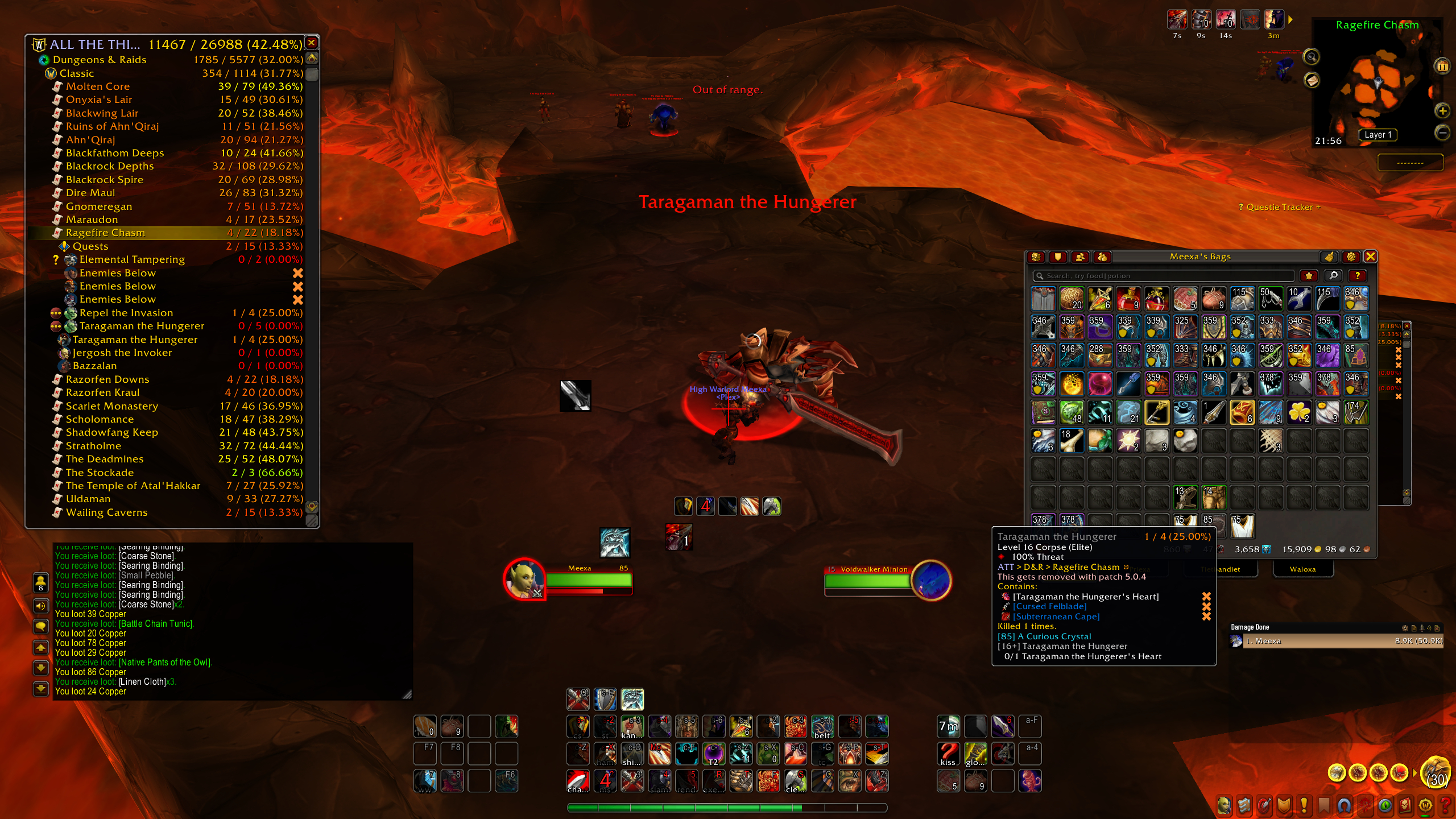Close the All The Things window

pos(312,43)
